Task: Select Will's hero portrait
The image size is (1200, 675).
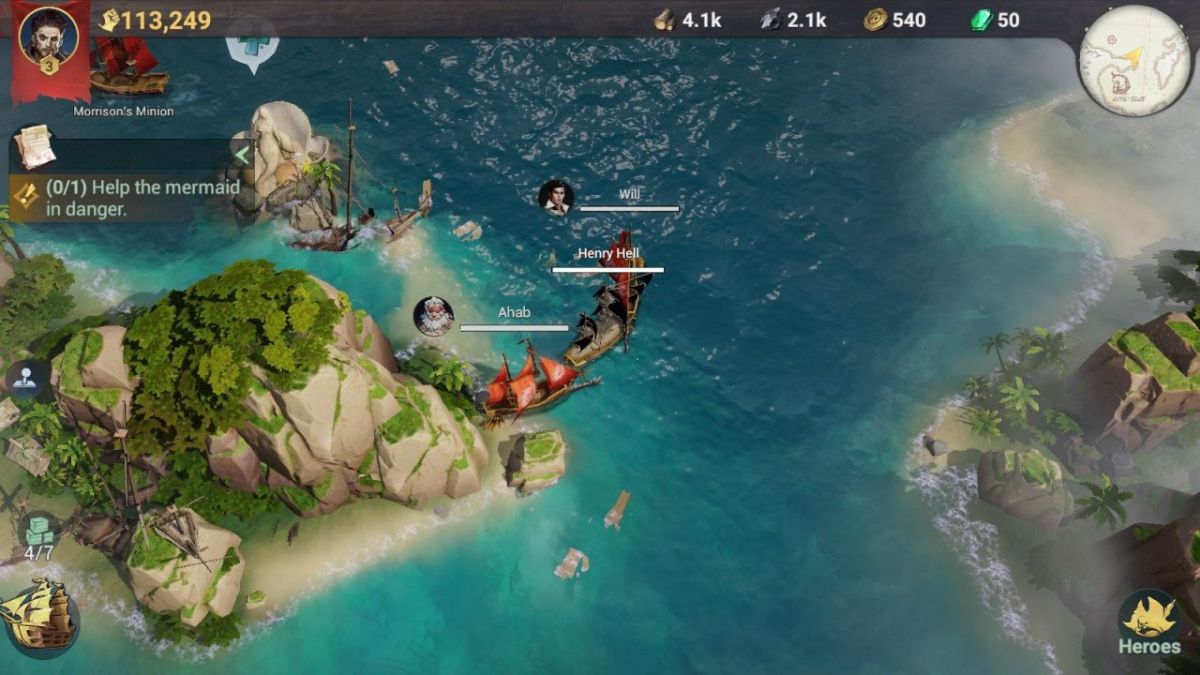Action: point(555,197)
